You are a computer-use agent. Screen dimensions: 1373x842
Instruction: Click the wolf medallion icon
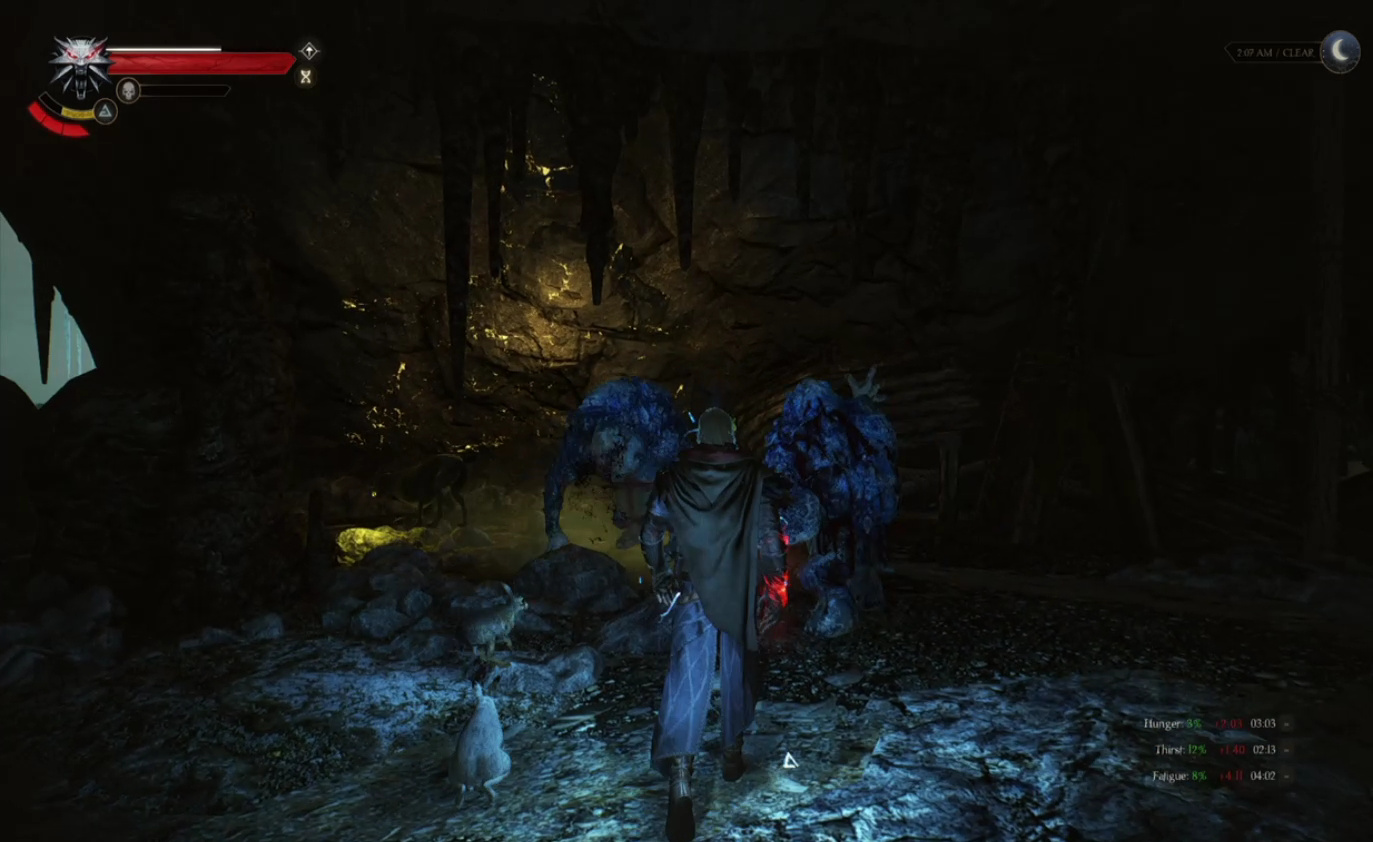click(x=79, y=66)
